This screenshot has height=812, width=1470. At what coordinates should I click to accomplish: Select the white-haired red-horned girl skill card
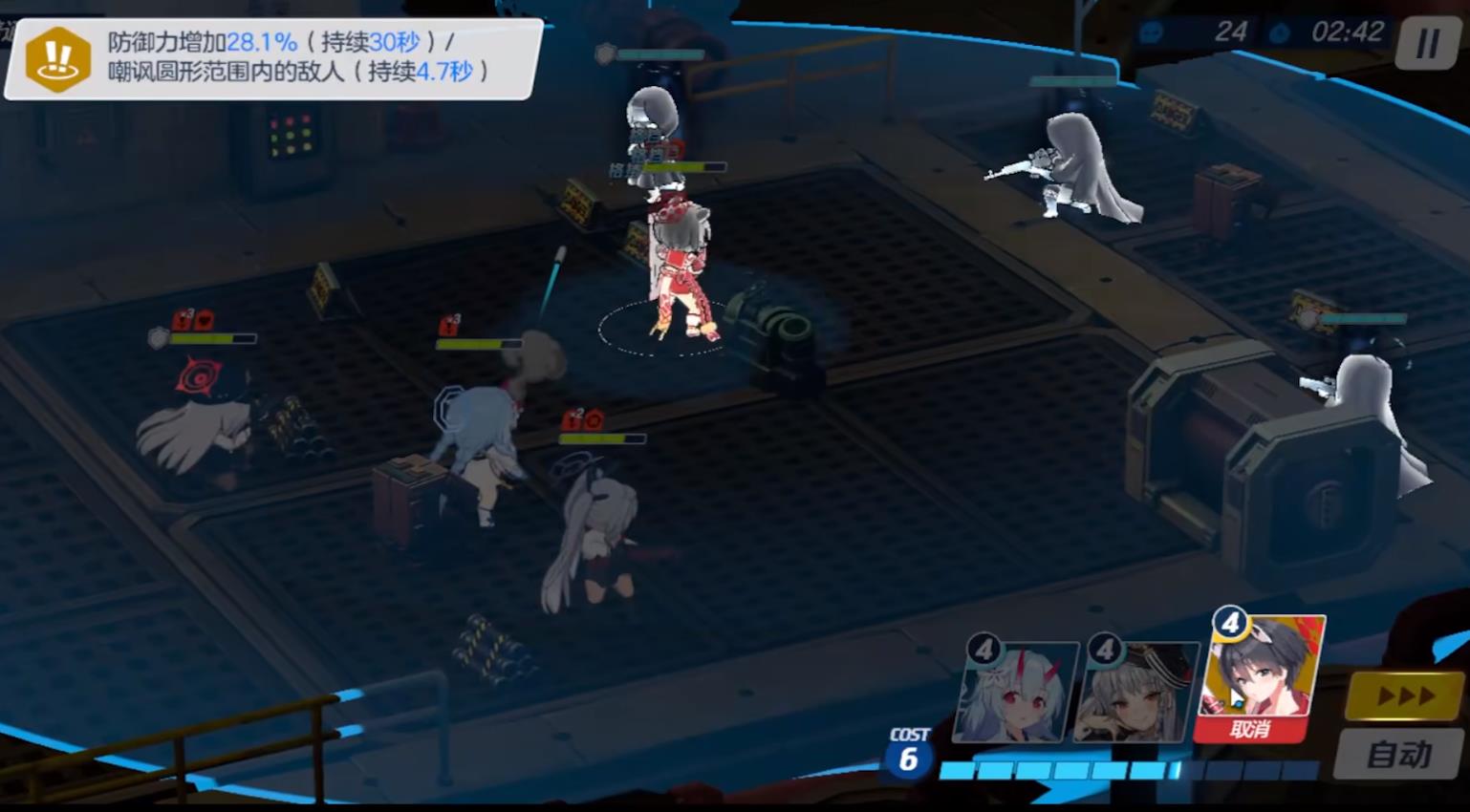1014,691
